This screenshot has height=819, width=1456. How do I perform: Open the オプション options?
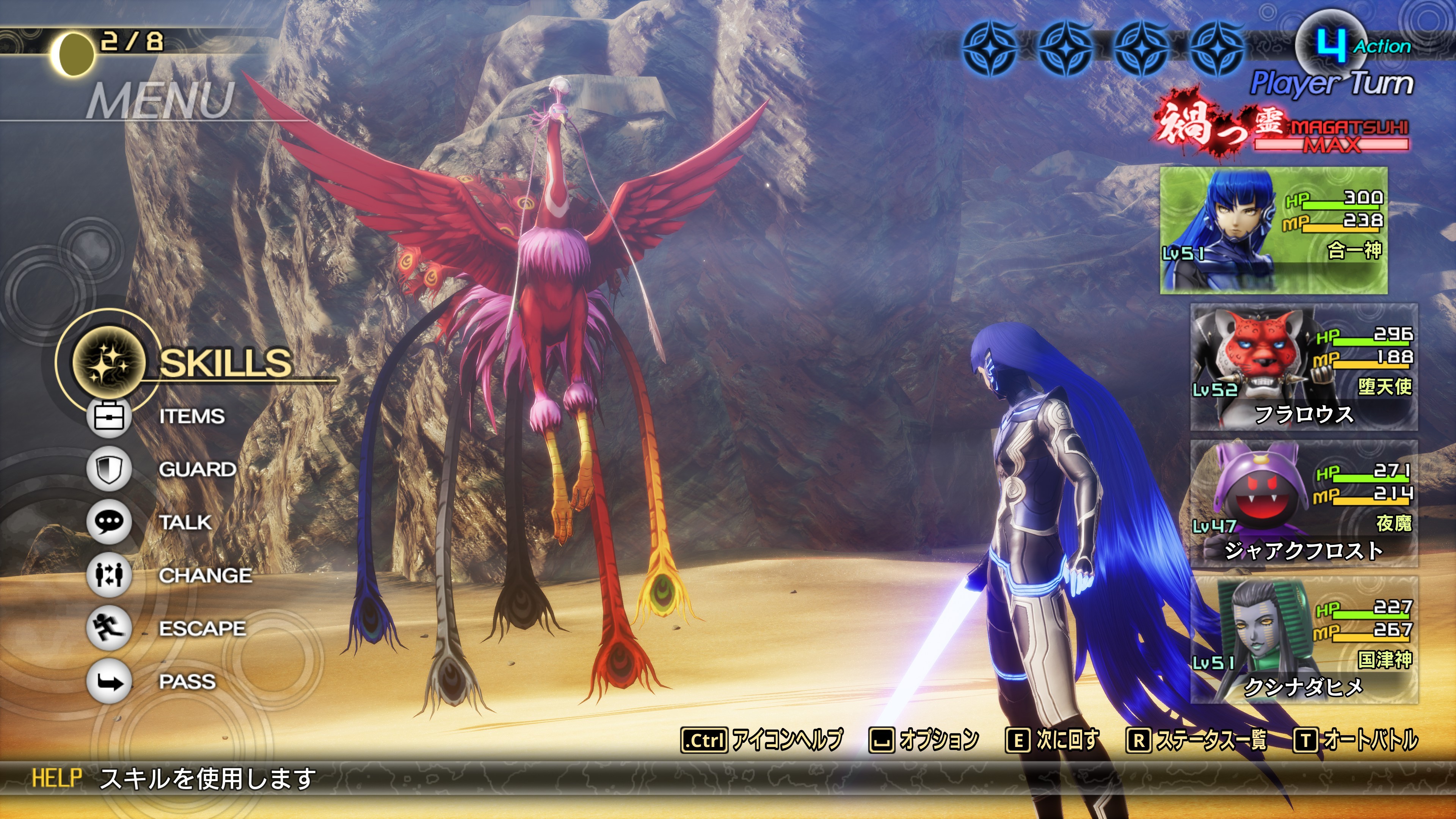pyautogui.click(x=924, y=740)
